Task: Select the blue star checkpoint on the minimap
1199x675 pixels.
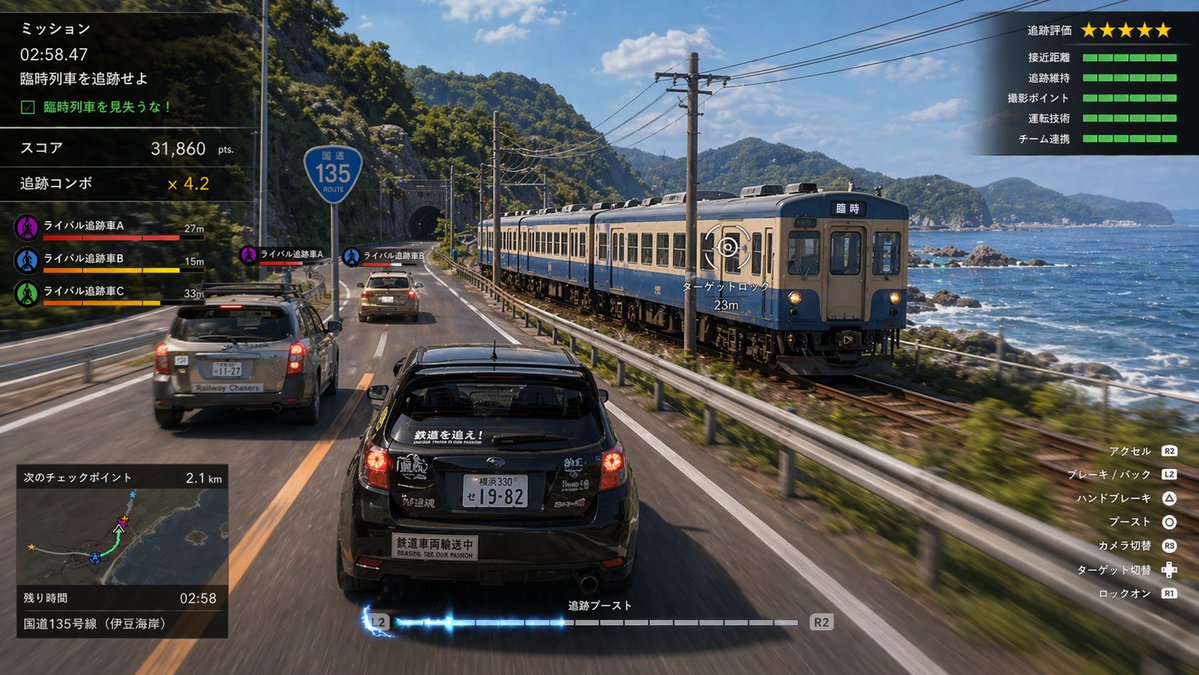Action: (x=132, y=496)
